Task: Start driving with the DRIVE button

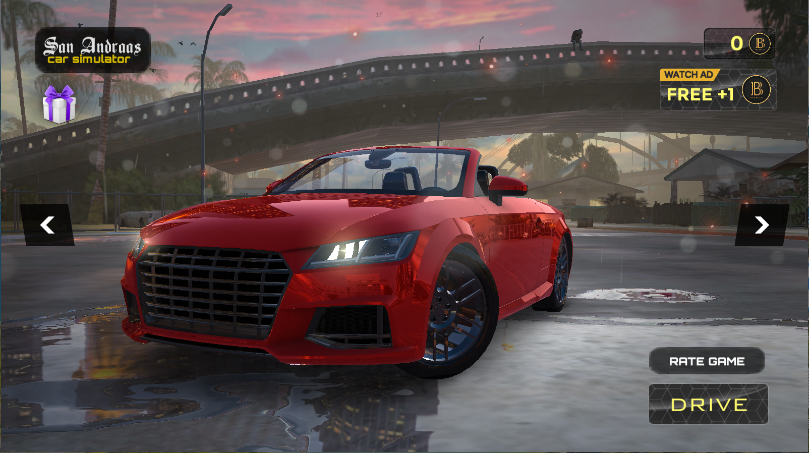Action: pos(708,404)
